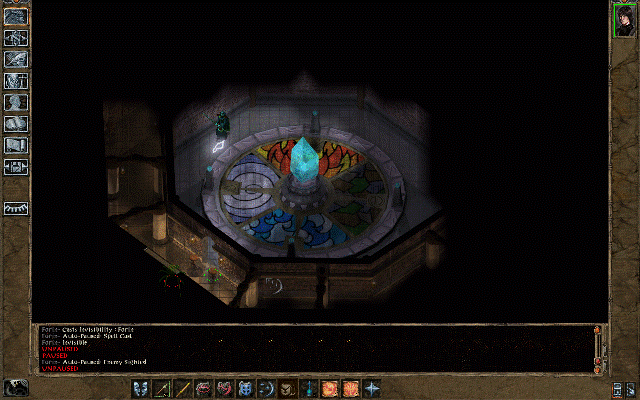This screenshot has height=400, width=640.
Task: Click the rest button with closed eye
Action: (x=16, y=208)
